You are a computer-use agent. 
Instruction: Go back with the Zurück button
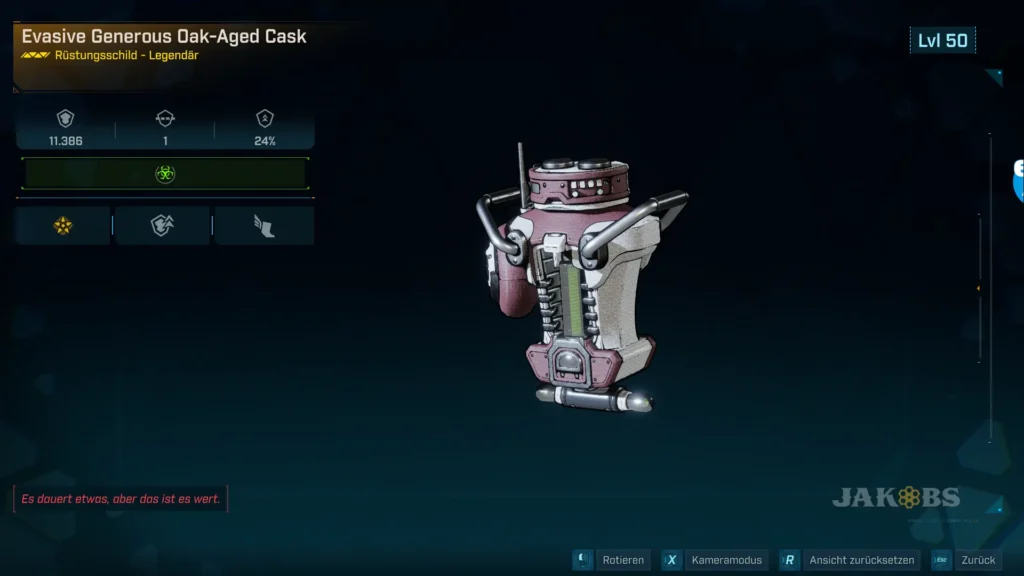point(976,560)
